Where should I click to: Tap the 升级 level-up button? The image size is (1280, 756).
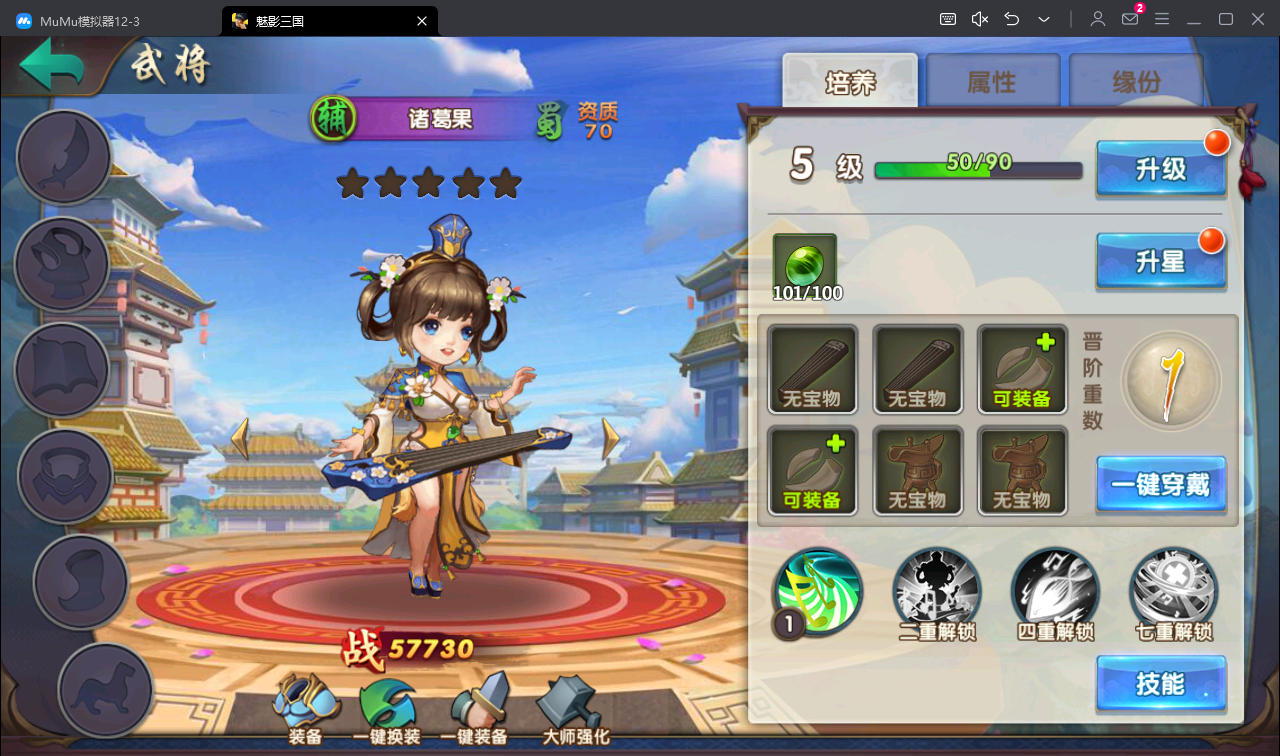tap(1160, 168)
